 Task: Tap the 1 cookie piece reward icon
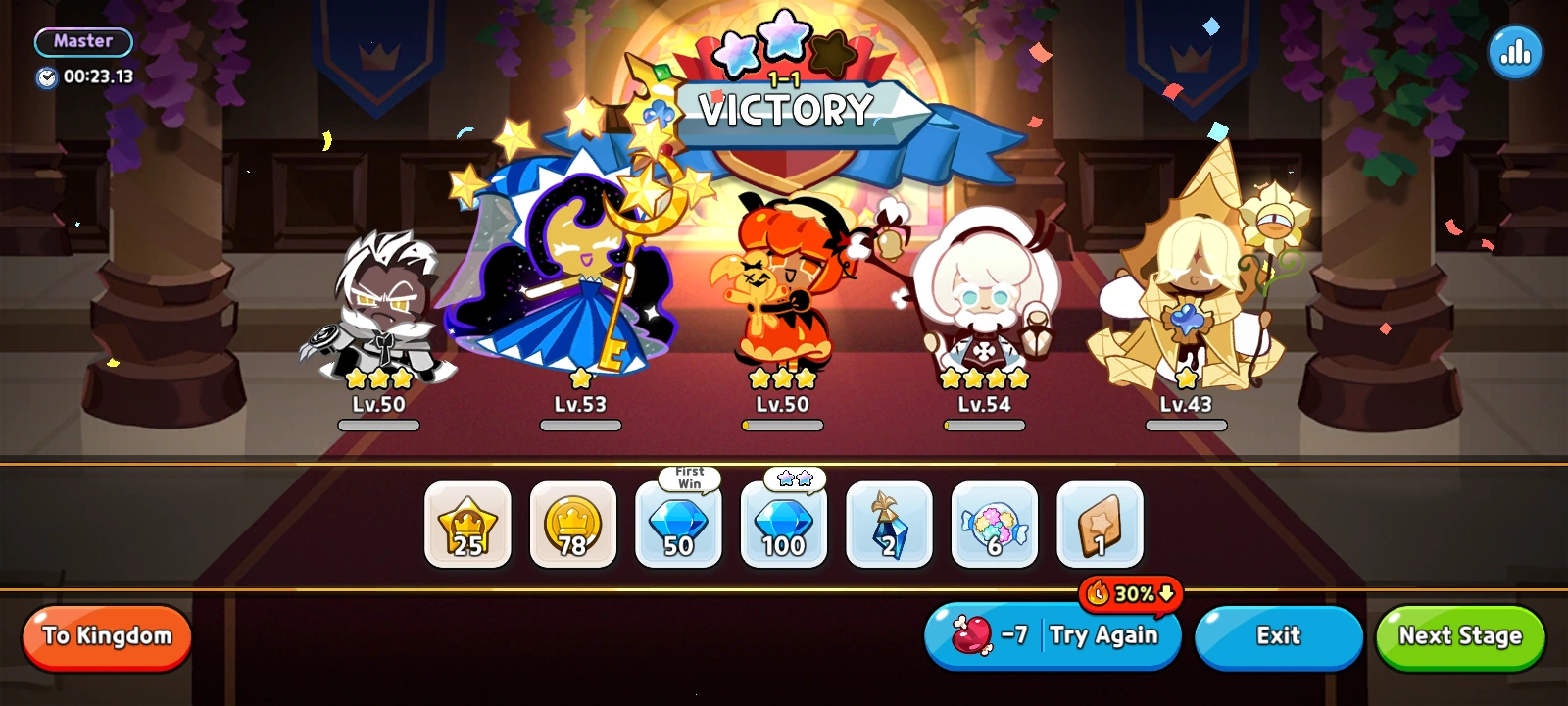coord(1099,526)
